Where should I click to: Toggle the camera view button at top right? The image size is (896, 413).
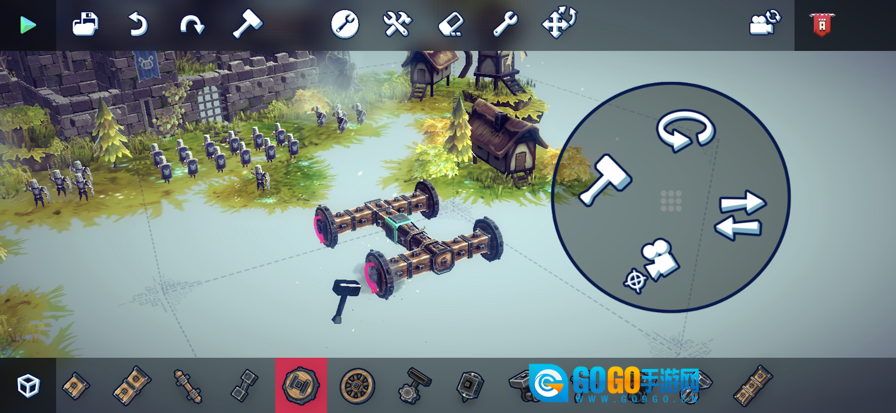tap(764, 24)
